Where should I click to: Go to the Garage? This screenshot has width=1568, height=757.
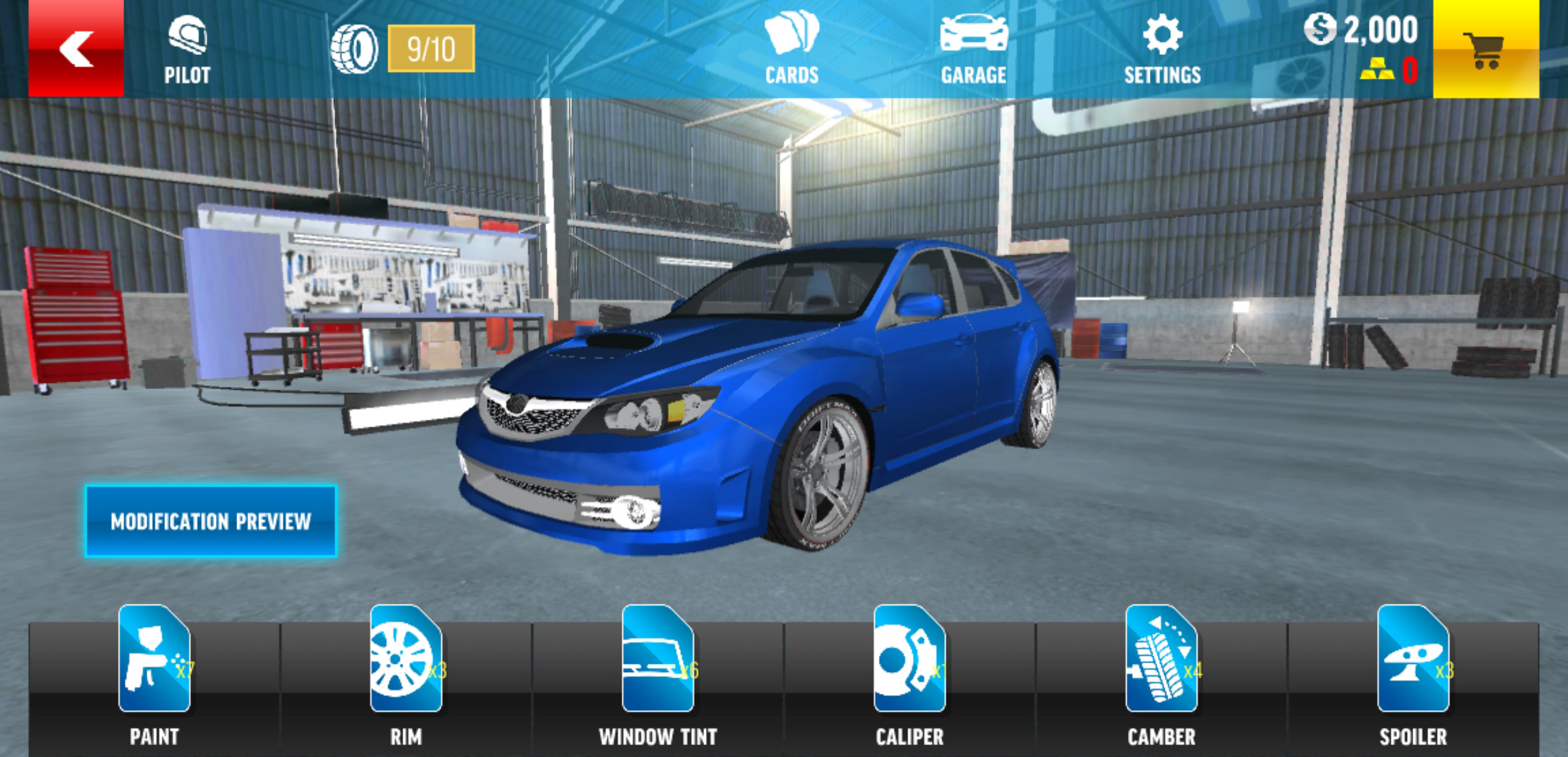coord(973,49)
